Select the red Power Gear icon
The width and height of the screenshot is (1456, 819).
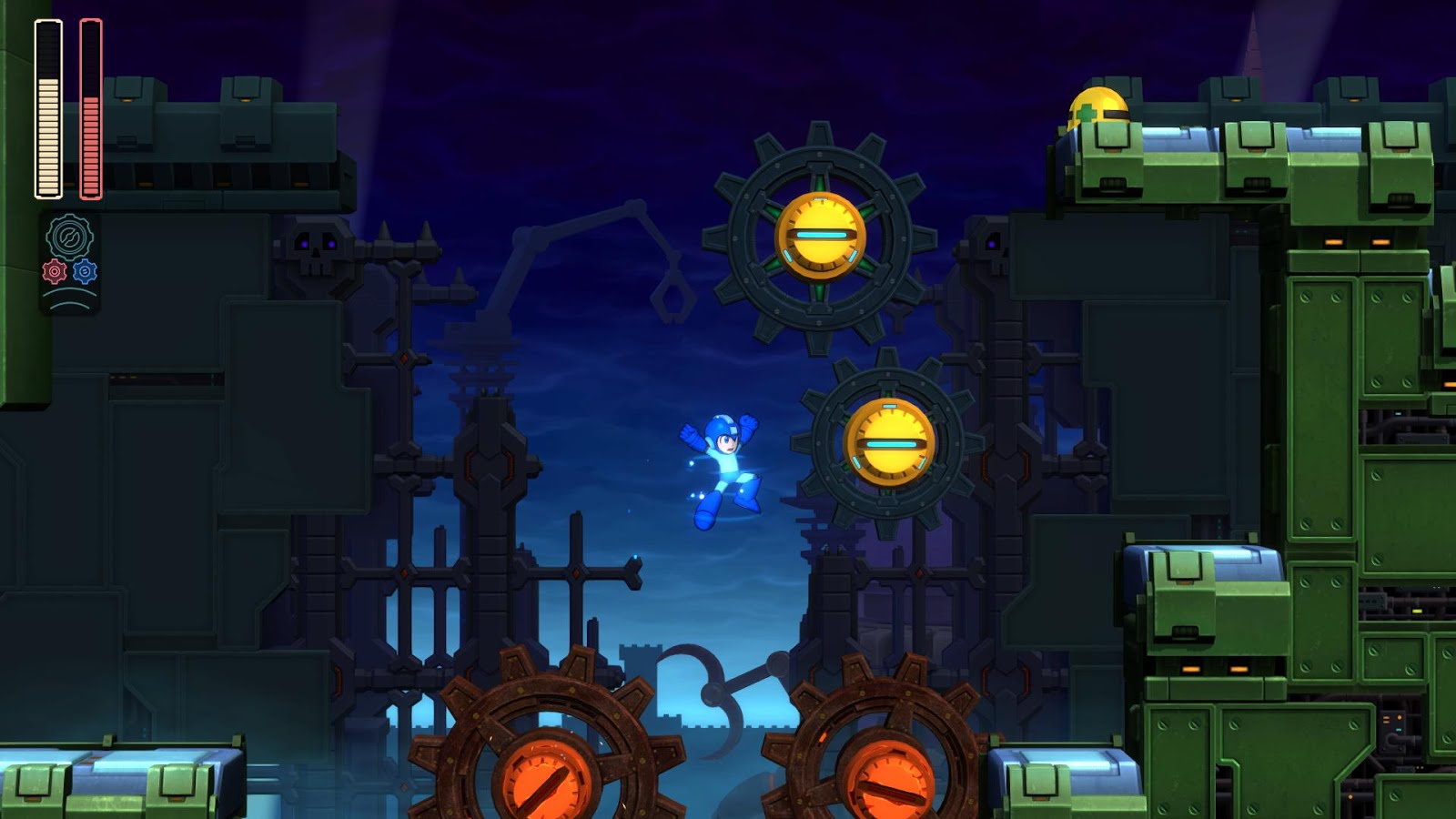click(54, 271)
